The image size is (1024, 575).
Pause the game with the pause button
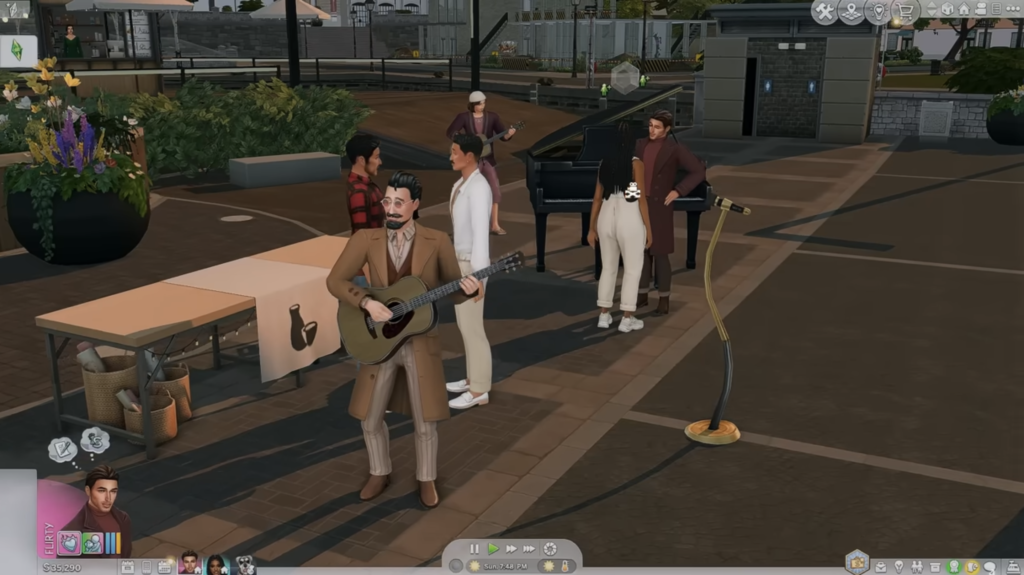tap(475, 549)
